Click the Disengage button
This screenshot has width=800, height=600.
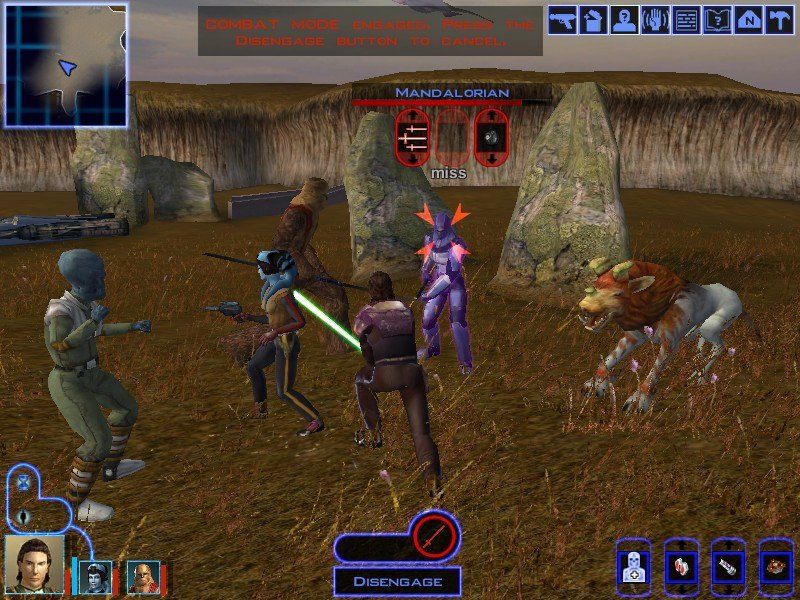tap(396, 581)
